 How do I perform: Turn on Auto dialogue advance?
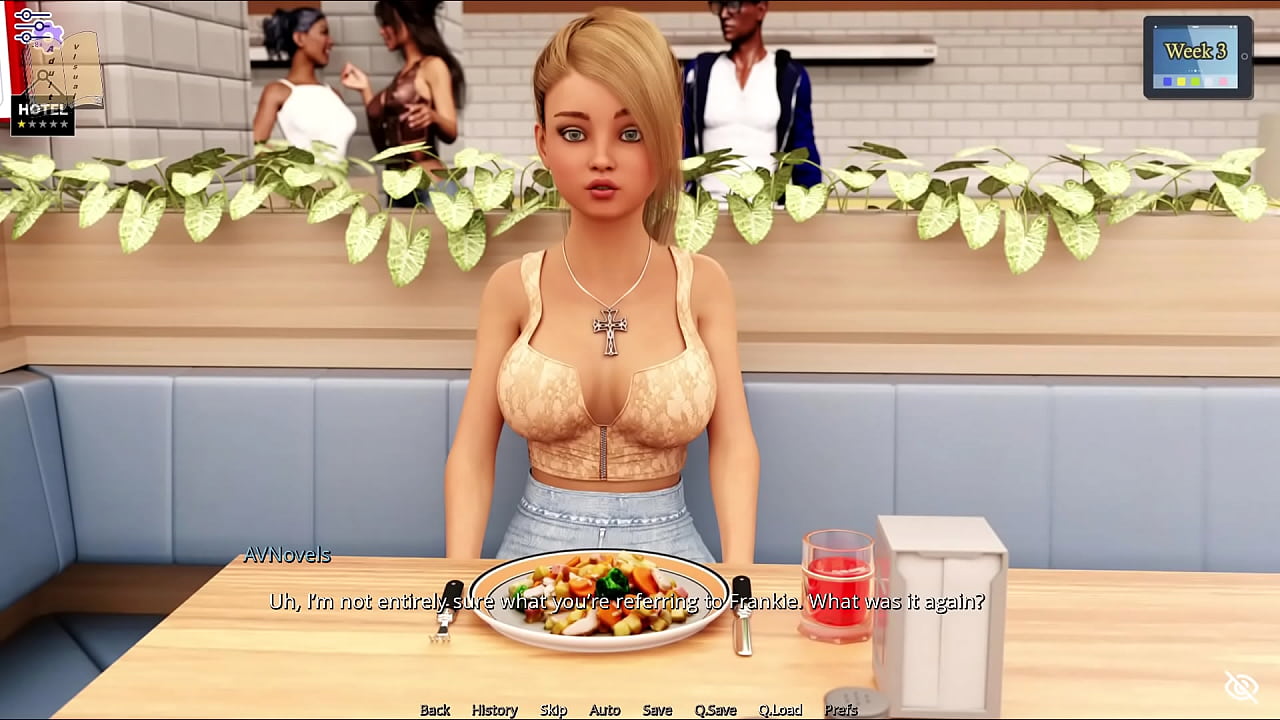604,710
